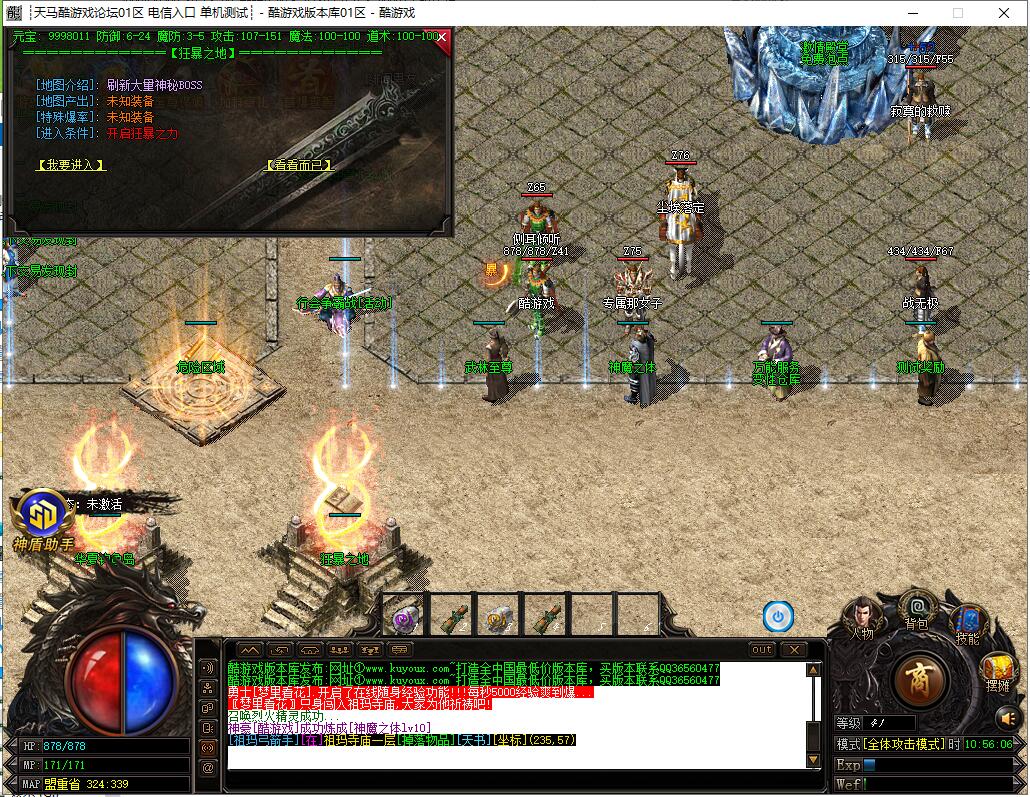Toggle the sound speaker icon
The width and height of the screenshot is (1030, 797).
(x=1008, y=717)
